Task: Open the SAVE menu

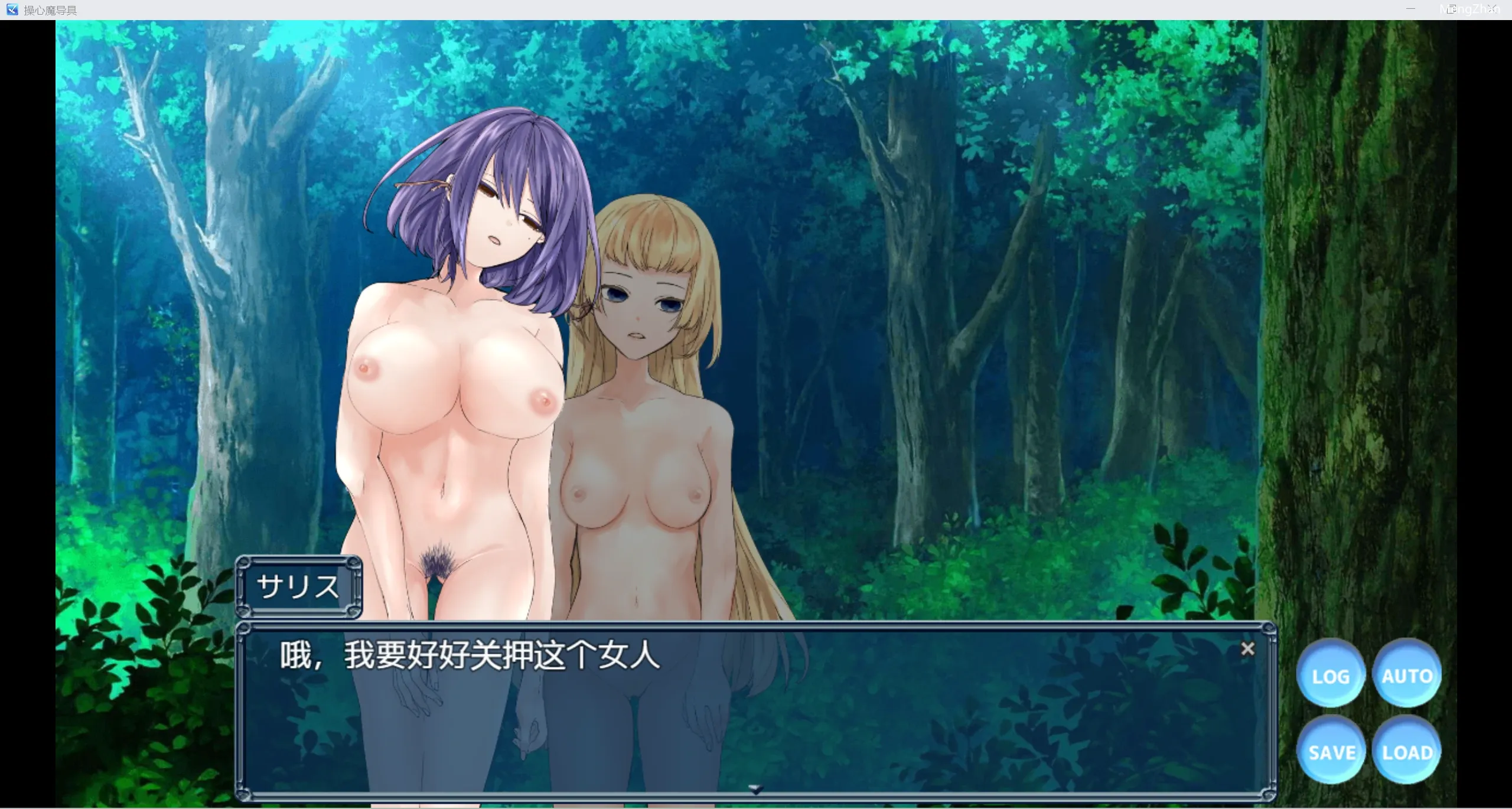Action: click(x=1331, y=752)
